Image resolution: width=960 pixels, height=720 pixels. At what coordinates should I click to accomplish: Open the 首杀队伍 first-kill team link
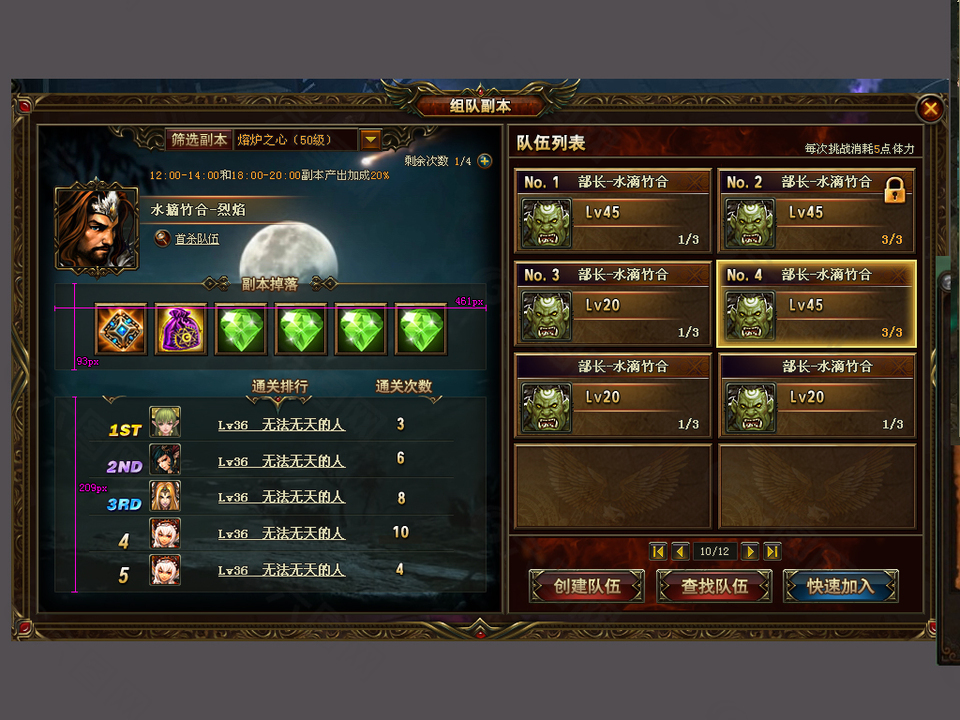click(196, 239)
